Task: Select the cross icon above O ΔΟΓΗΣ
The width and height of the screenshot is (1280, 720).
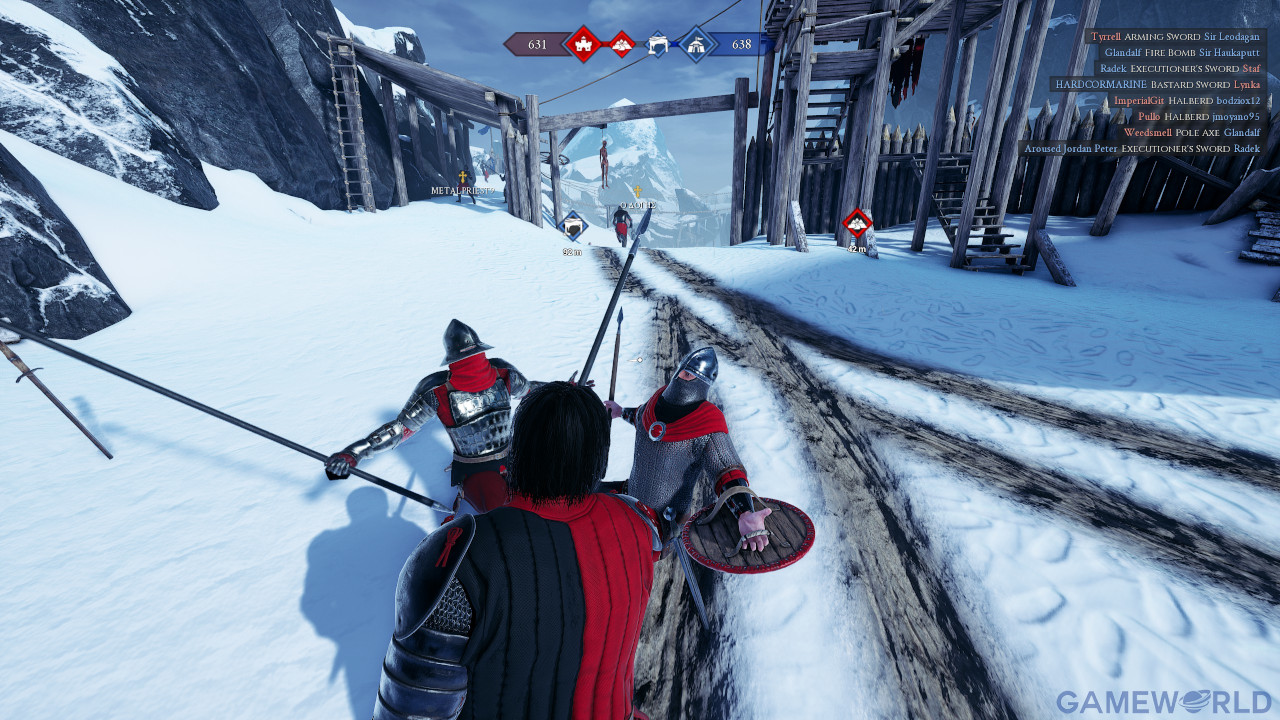Action: (x=638, y=191)
